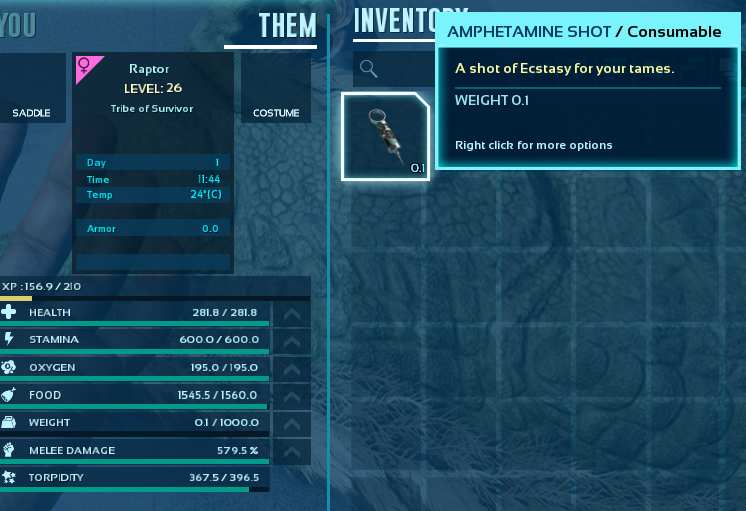The image size is (746, 511).
Task: Level up the Food stat
Action: (290, 397)
